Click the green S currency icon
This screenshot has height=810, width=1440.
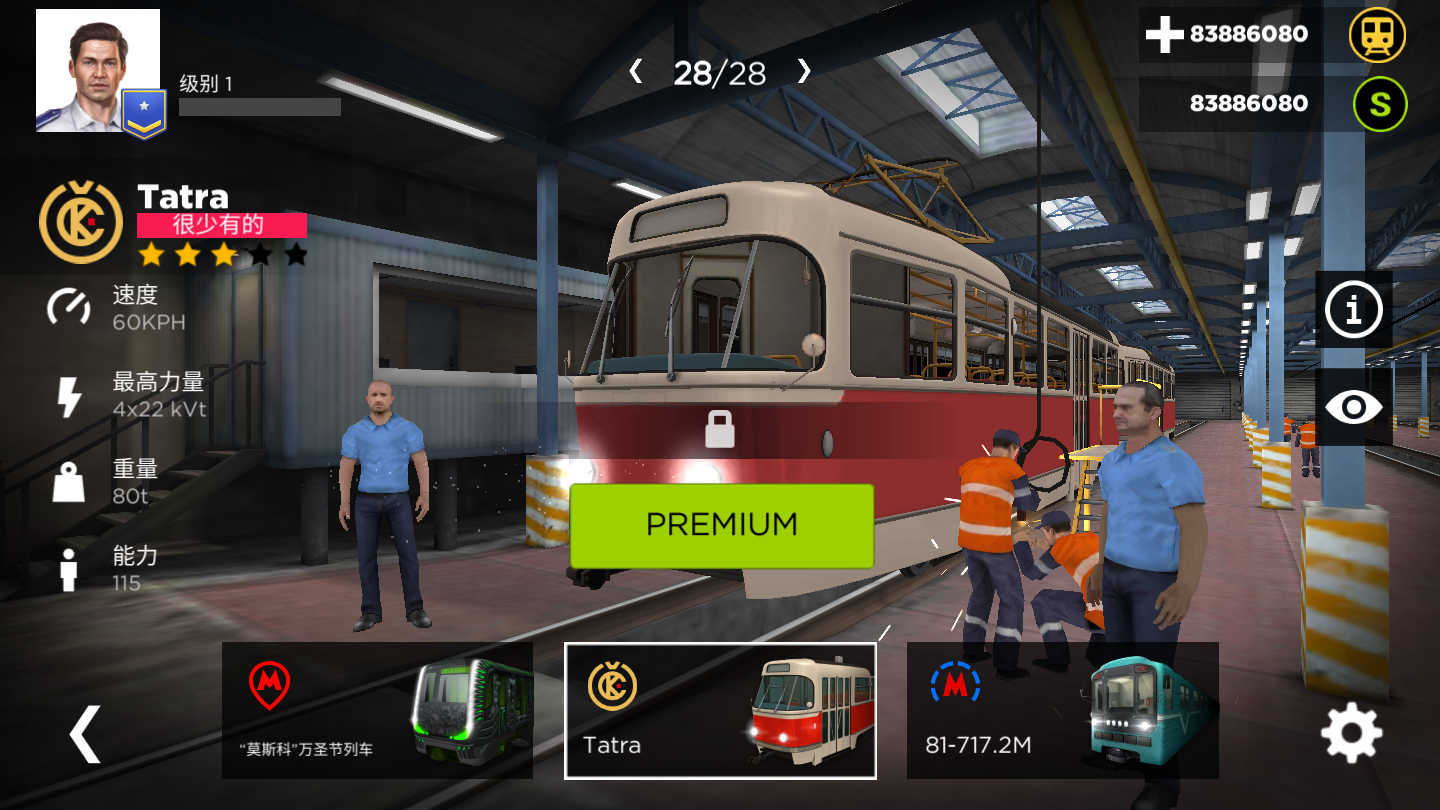coord(1380,104)
